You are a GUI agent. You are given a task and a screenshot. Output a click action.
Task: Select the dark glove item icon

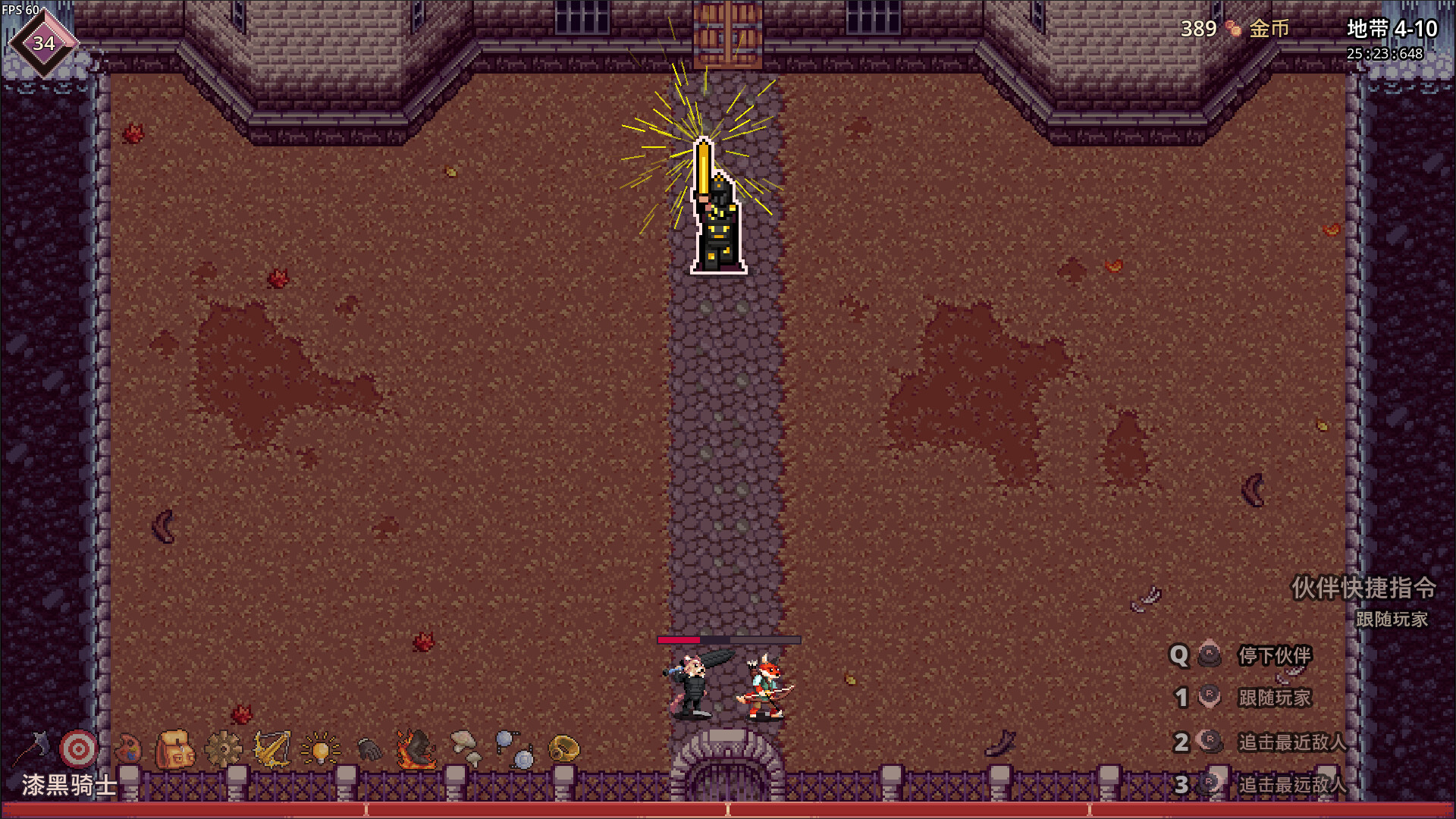pyautogui.click(x=369, y=749)
